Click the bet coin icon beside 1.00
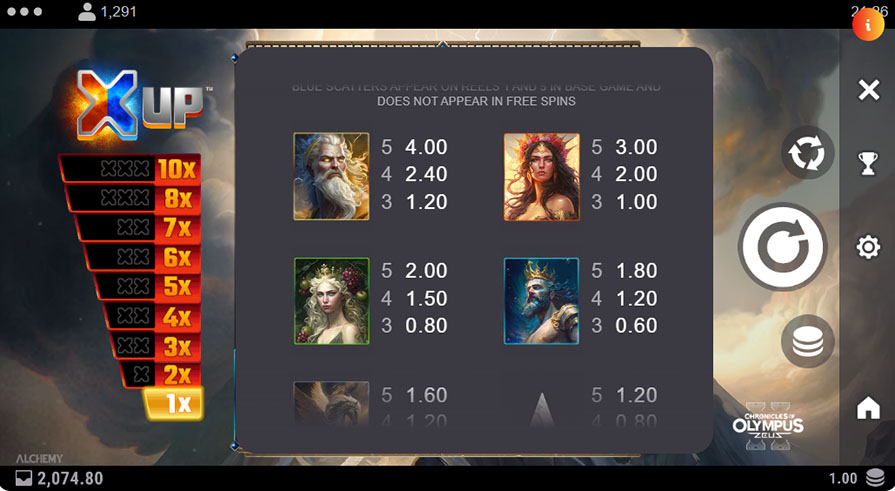The height and width of the screenshot is (491, 895). point(874,478)
